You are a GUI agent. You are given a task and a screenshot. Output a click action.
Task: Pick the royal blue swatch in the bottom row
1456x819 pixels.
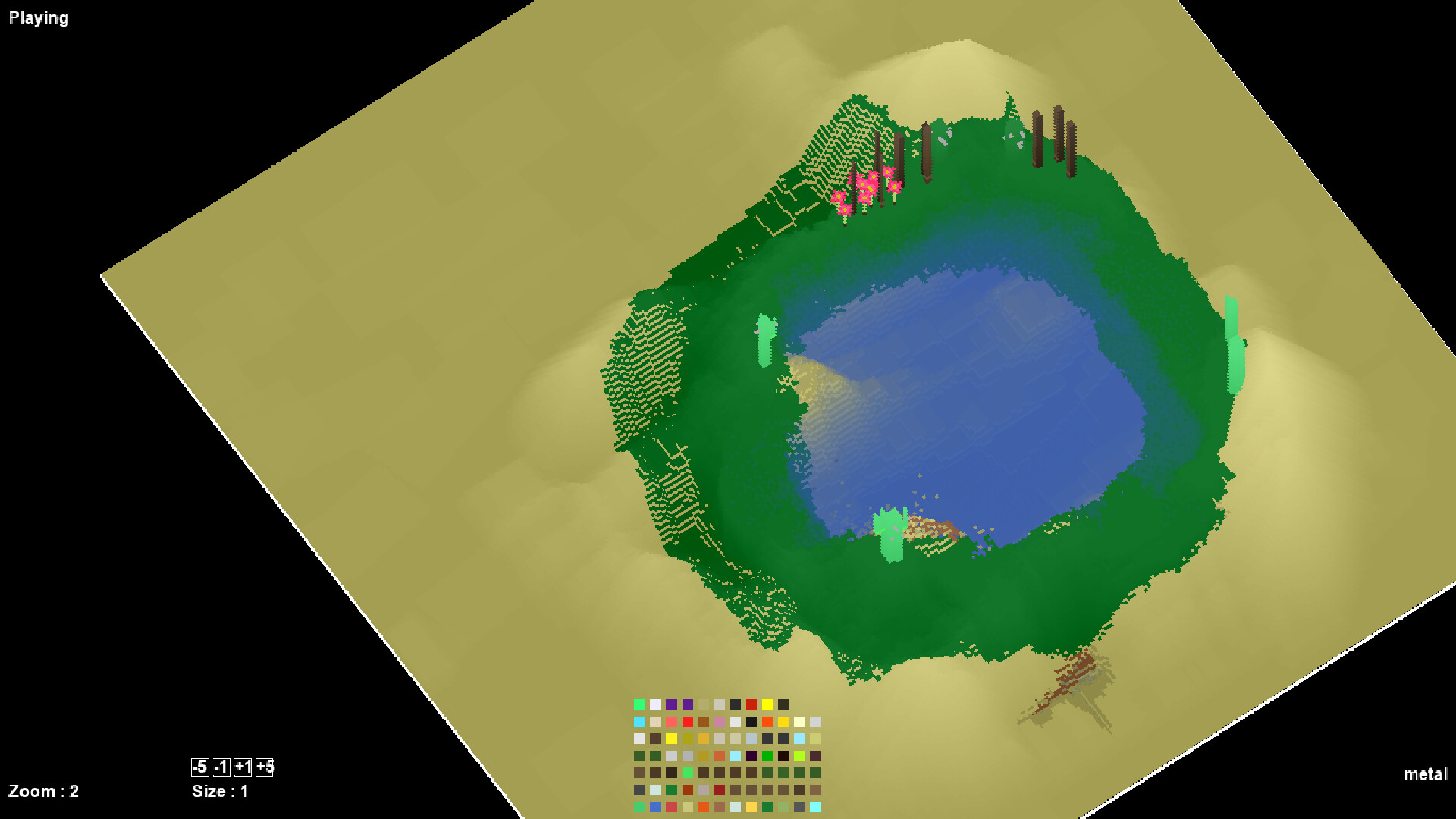coord(654,807)
